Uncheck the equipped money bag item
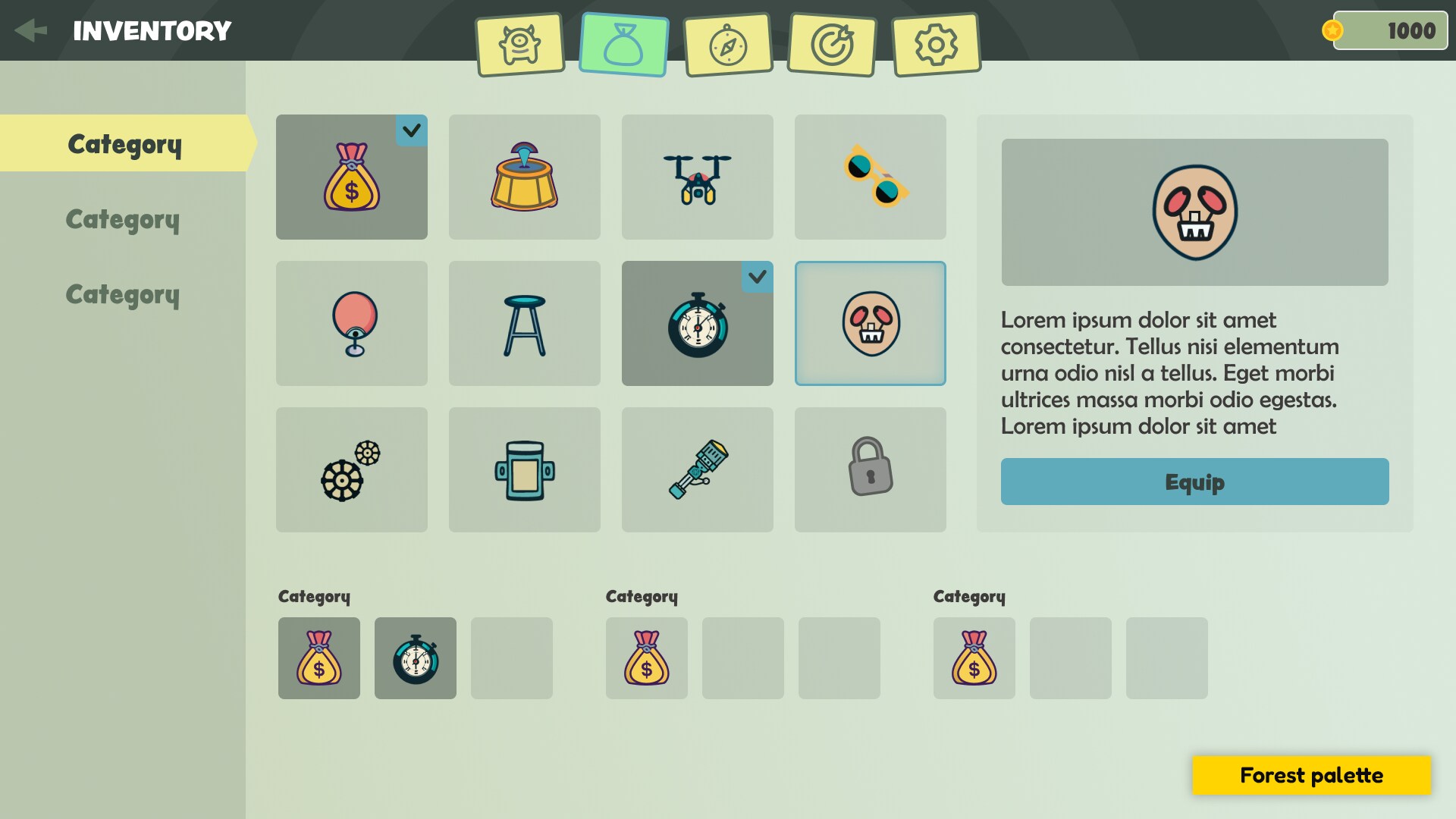Image resolution: width=1456 pixels, height=819 pixels. pos(351,176)
